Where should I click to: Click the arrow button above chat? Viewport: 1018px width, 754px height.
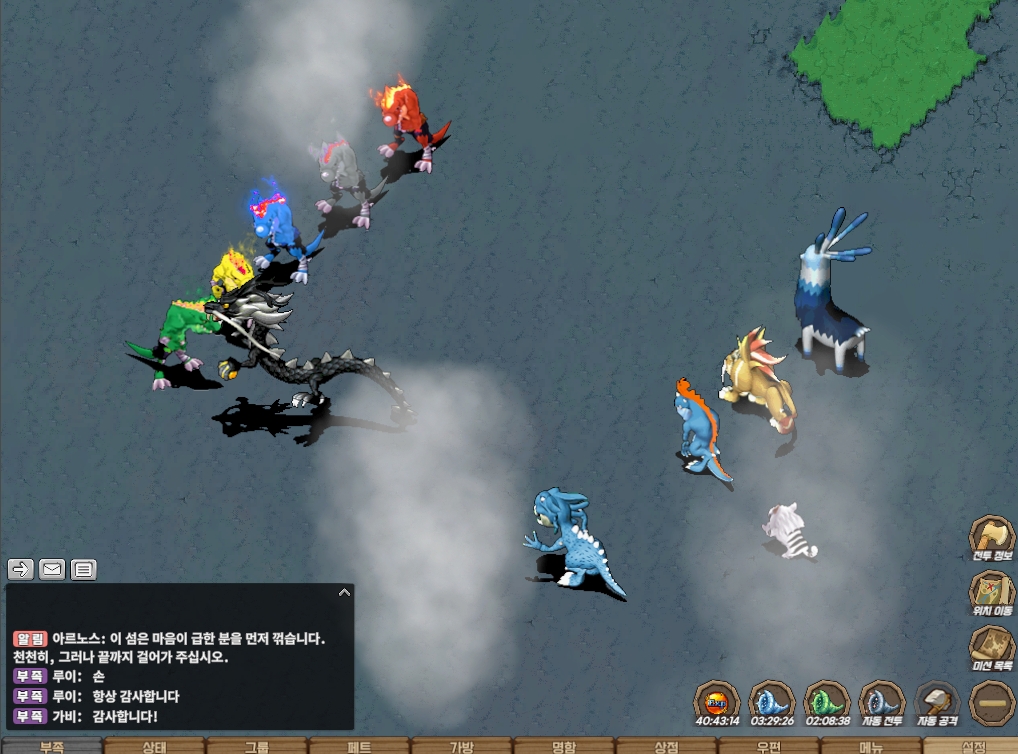point(20,569)
